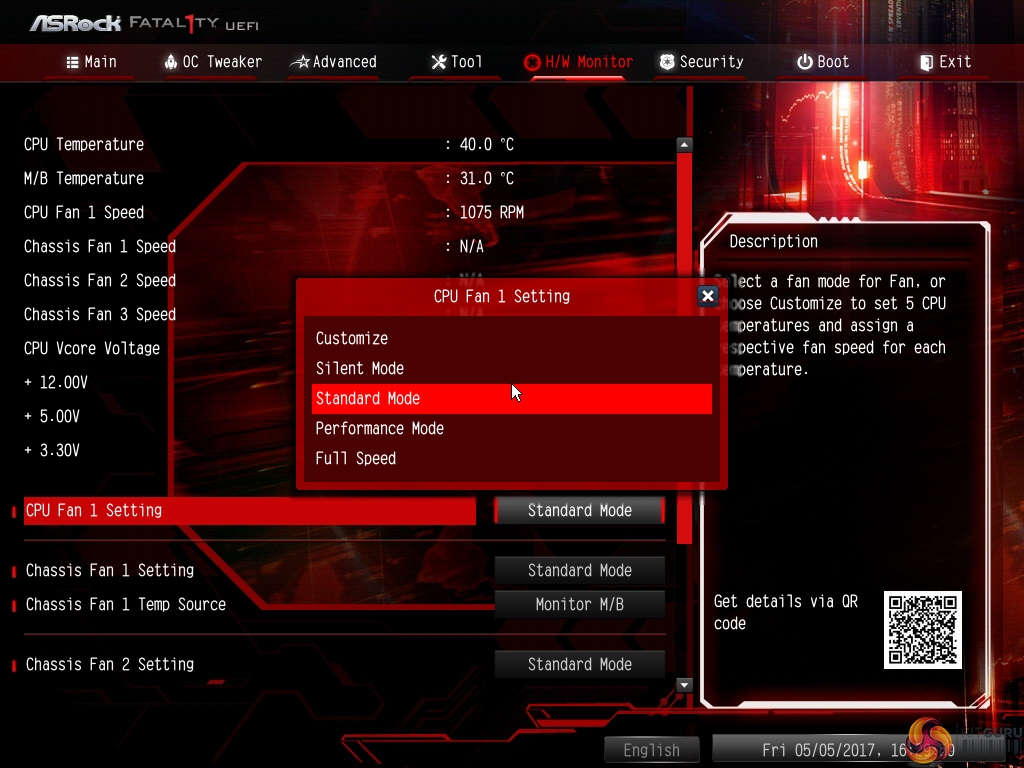
Task: Click the scroll up arrow of the list
Action: pyautogui.click(x=684, y=144)
